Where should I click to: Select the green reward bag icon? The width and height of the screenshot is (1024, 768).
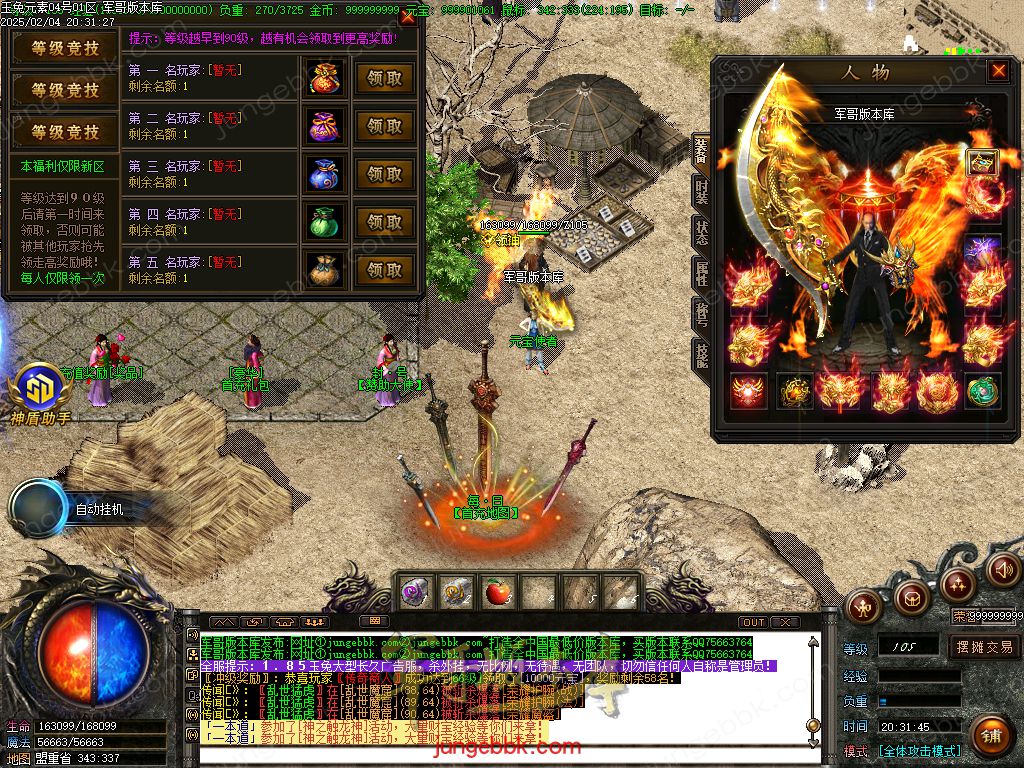pos(325,222)
